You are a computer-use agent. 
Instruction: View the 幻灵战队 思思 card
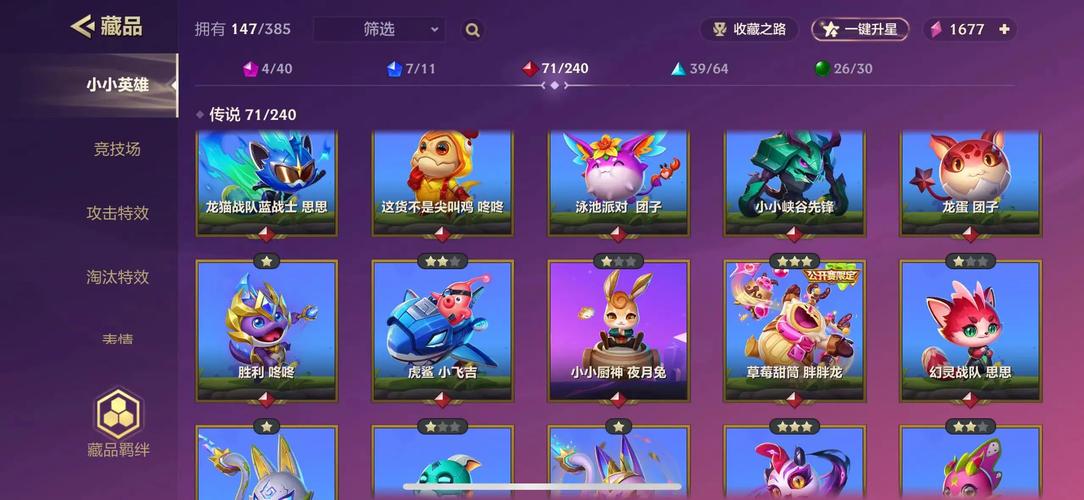(x=970, y=330)
